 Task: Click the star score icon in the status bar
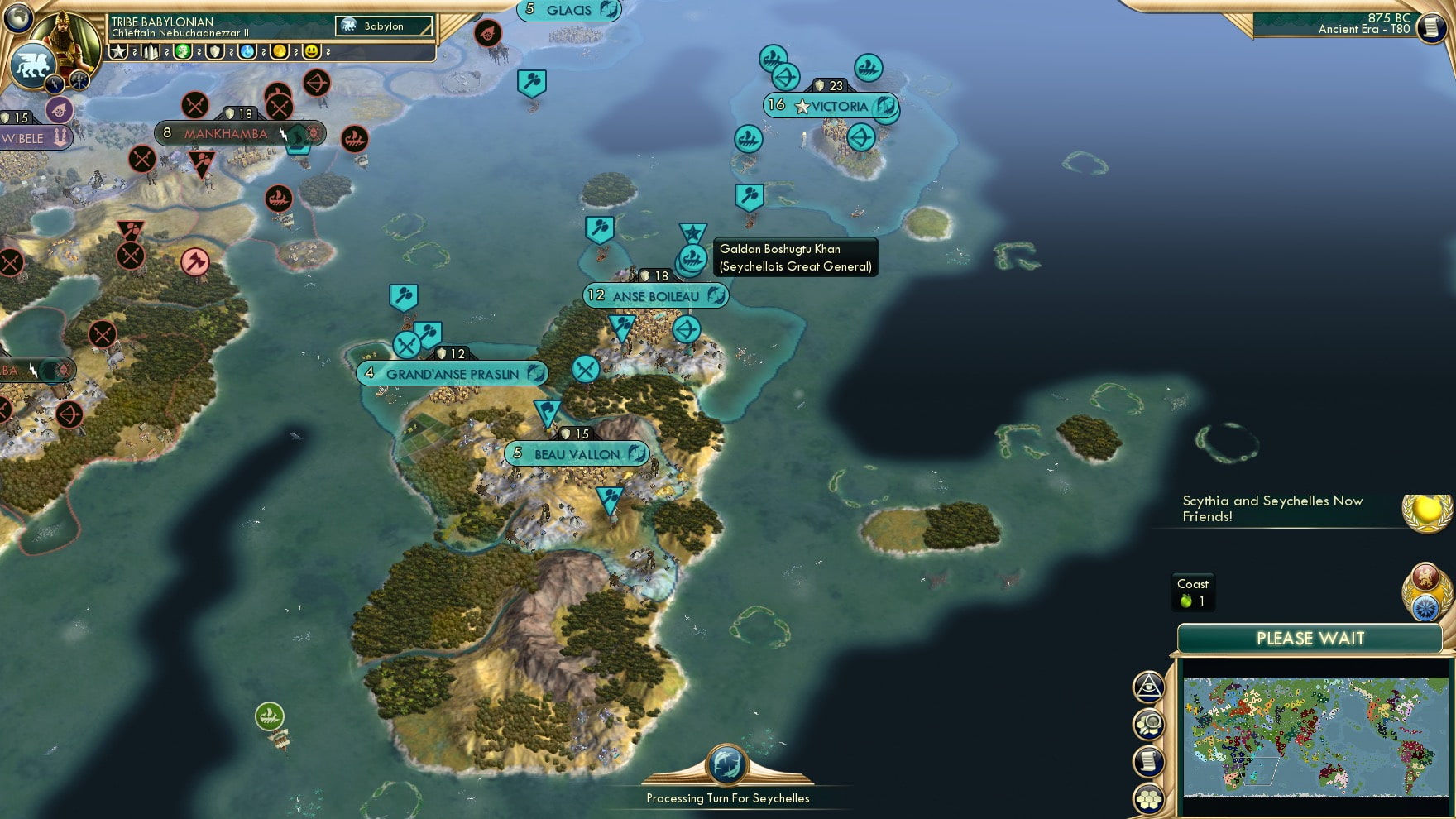[x=118, y=50]
